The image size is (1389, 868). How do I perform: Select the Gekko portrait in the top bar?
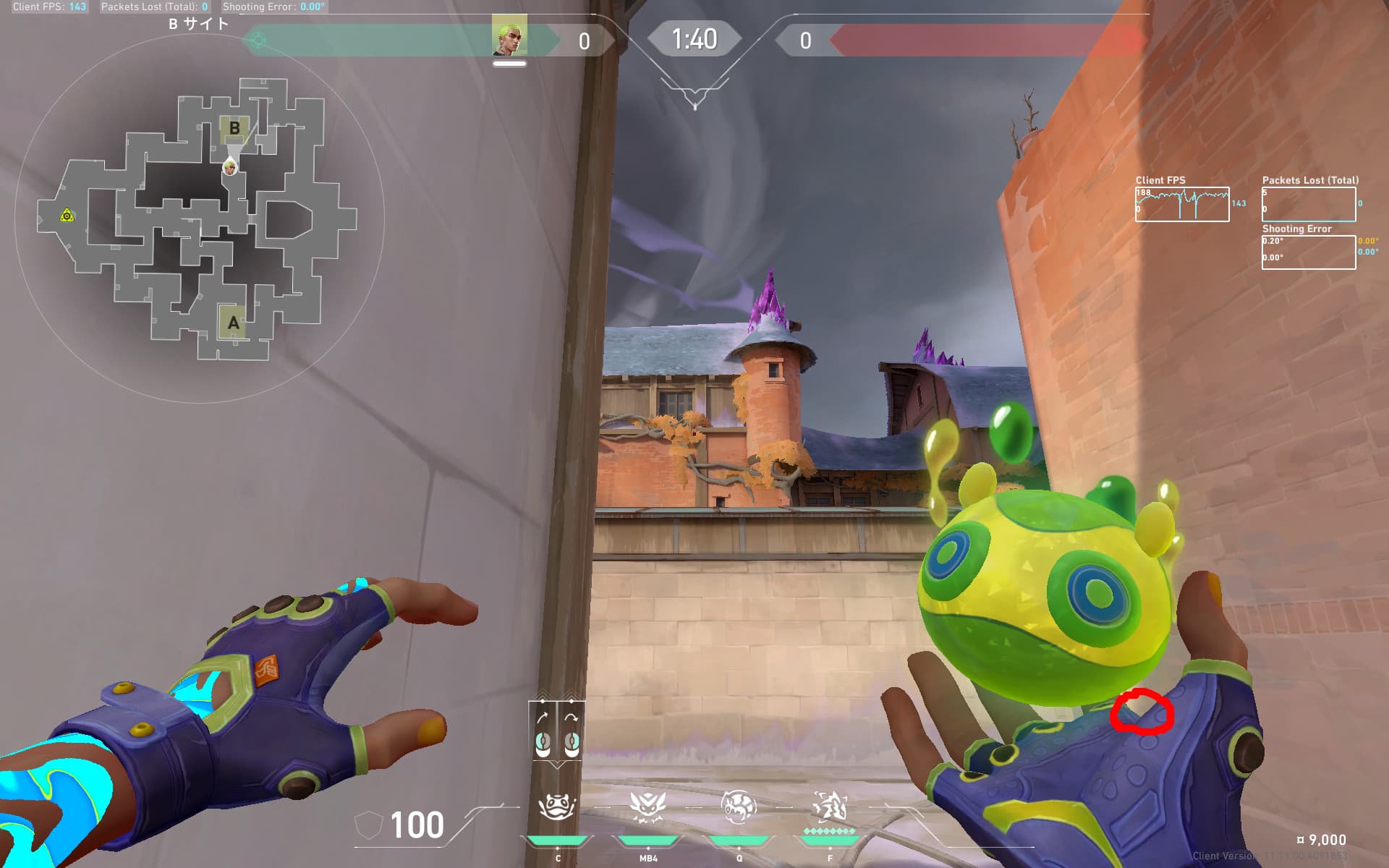(509, 36)
